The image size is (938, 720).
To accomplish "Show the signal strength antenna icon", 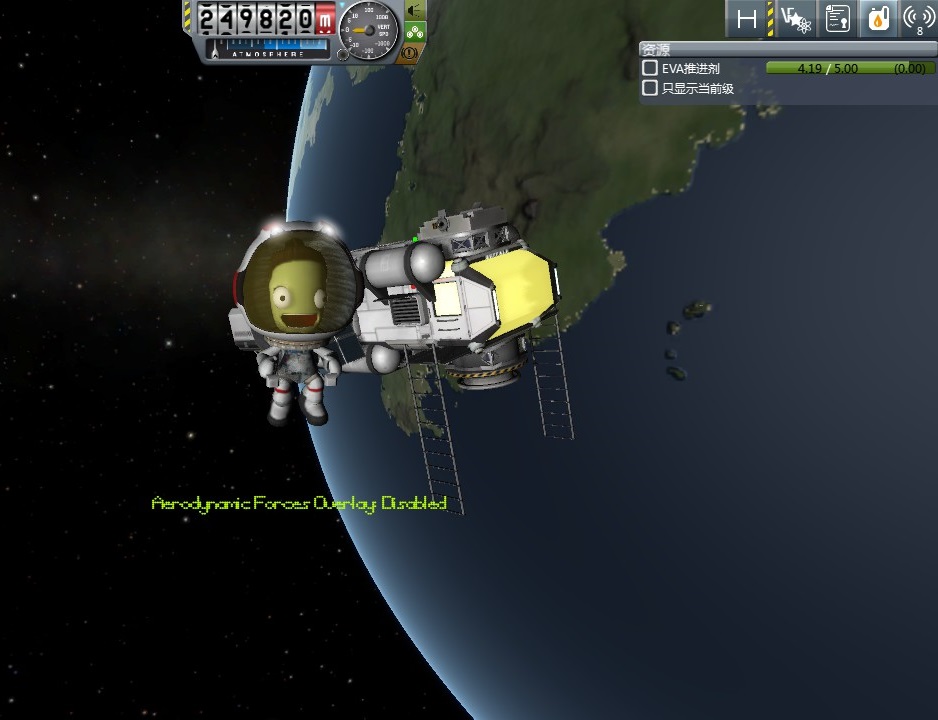I will click(x=919, y=18).
